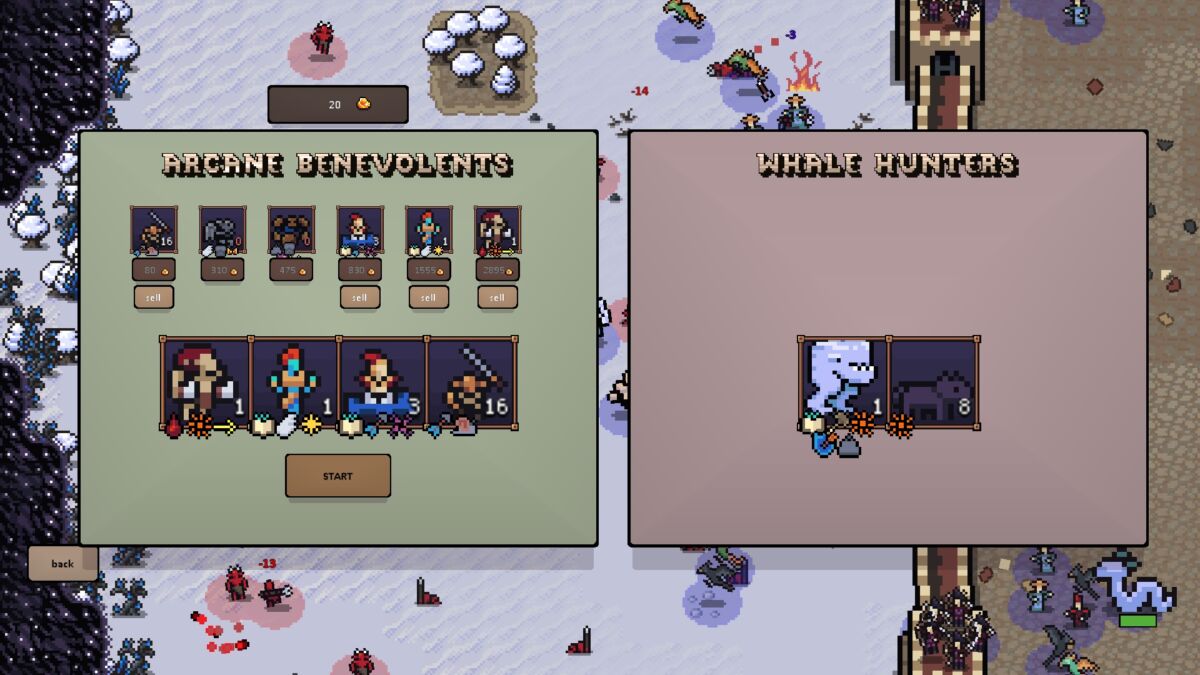Buy the unit priced at 475 gold
Image resolution: width=1200 pixels, height=675 pixels.
[x=291, y=270]
